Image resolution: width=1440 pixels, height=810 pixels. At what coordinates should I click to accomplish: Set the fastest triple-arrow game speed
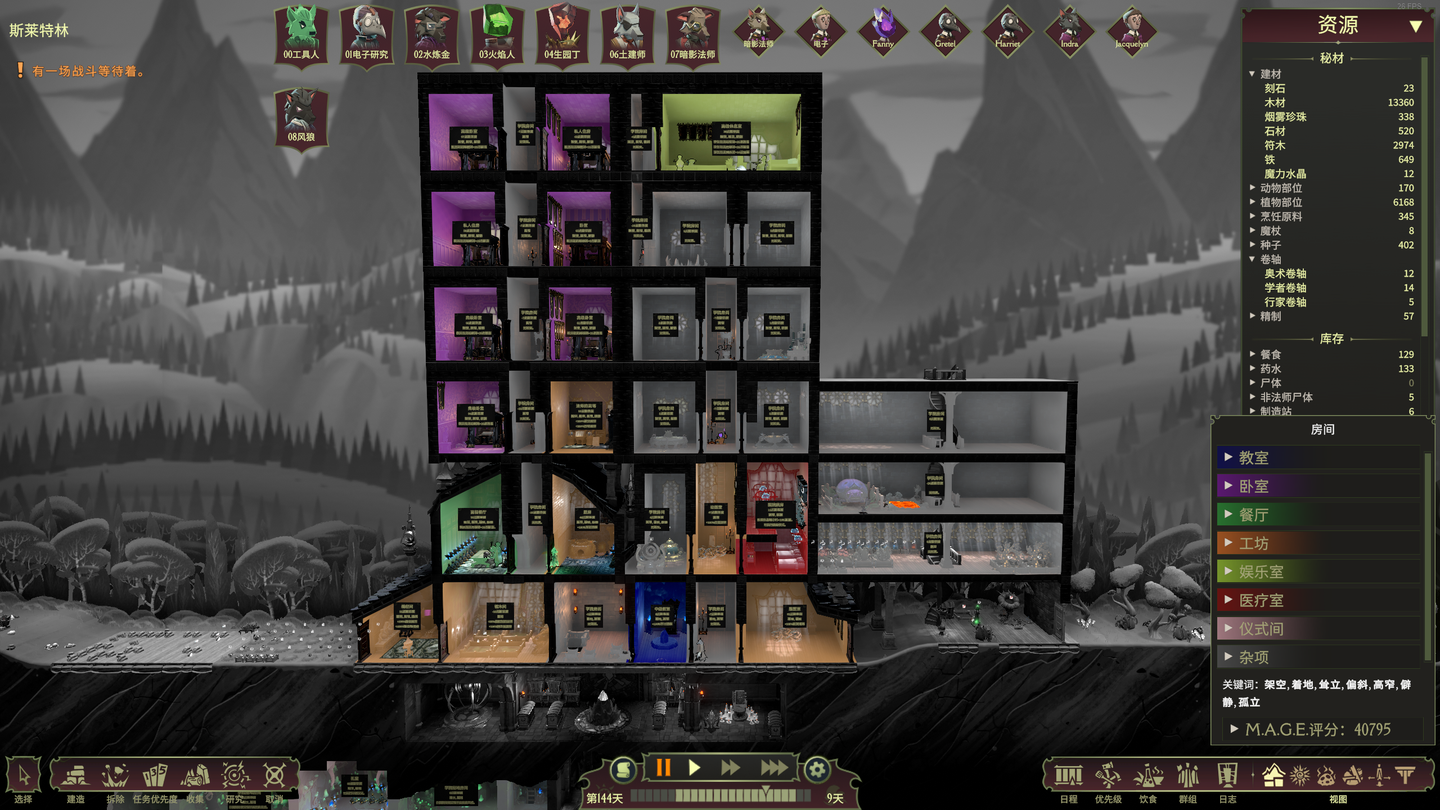click(774, 768)
